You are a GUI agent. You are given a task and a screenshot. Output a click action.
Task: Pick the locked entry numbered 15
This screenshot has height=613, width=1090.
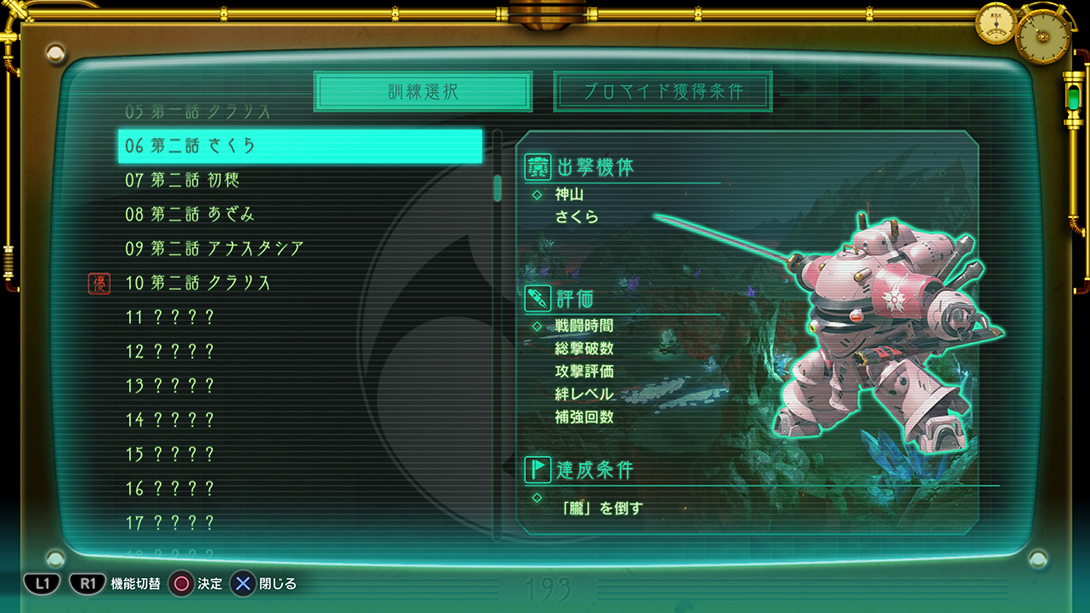pos(299,454)
